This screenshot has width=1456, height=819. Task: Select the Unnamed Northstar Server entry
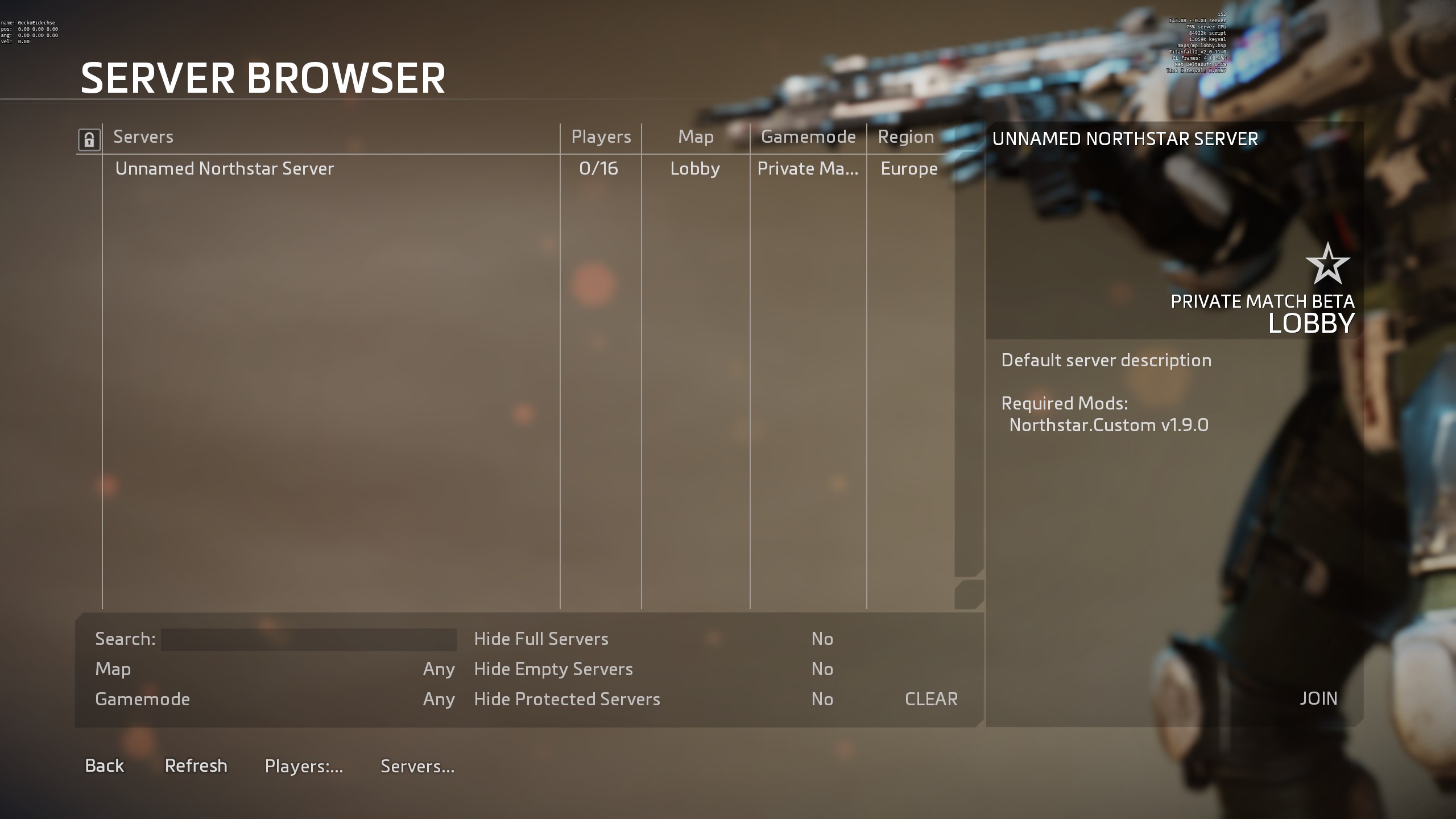(x=225, y=168)
